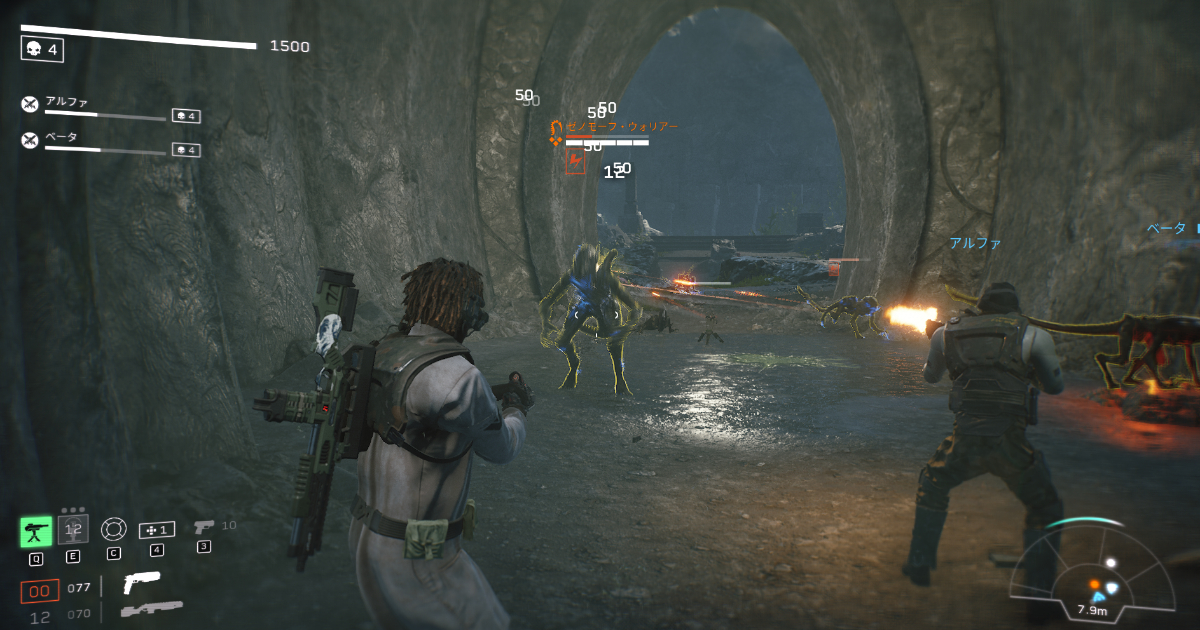Screen dimensions: 1200x630
Task: Select teammate ベータ's class icon
Action: (x=30, y=140)
